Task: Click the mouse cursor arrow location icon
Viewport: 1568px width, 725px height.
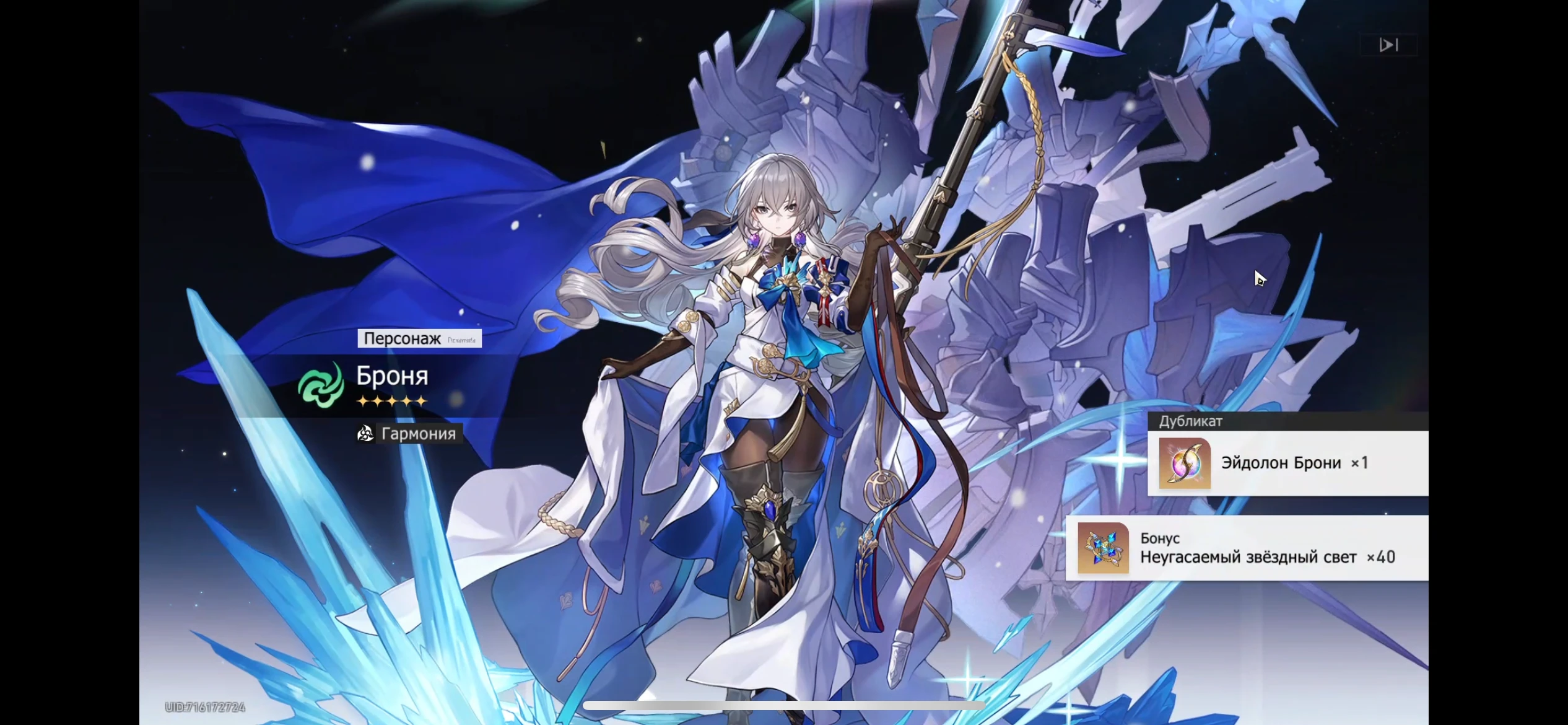Action: pos(1260,278)
